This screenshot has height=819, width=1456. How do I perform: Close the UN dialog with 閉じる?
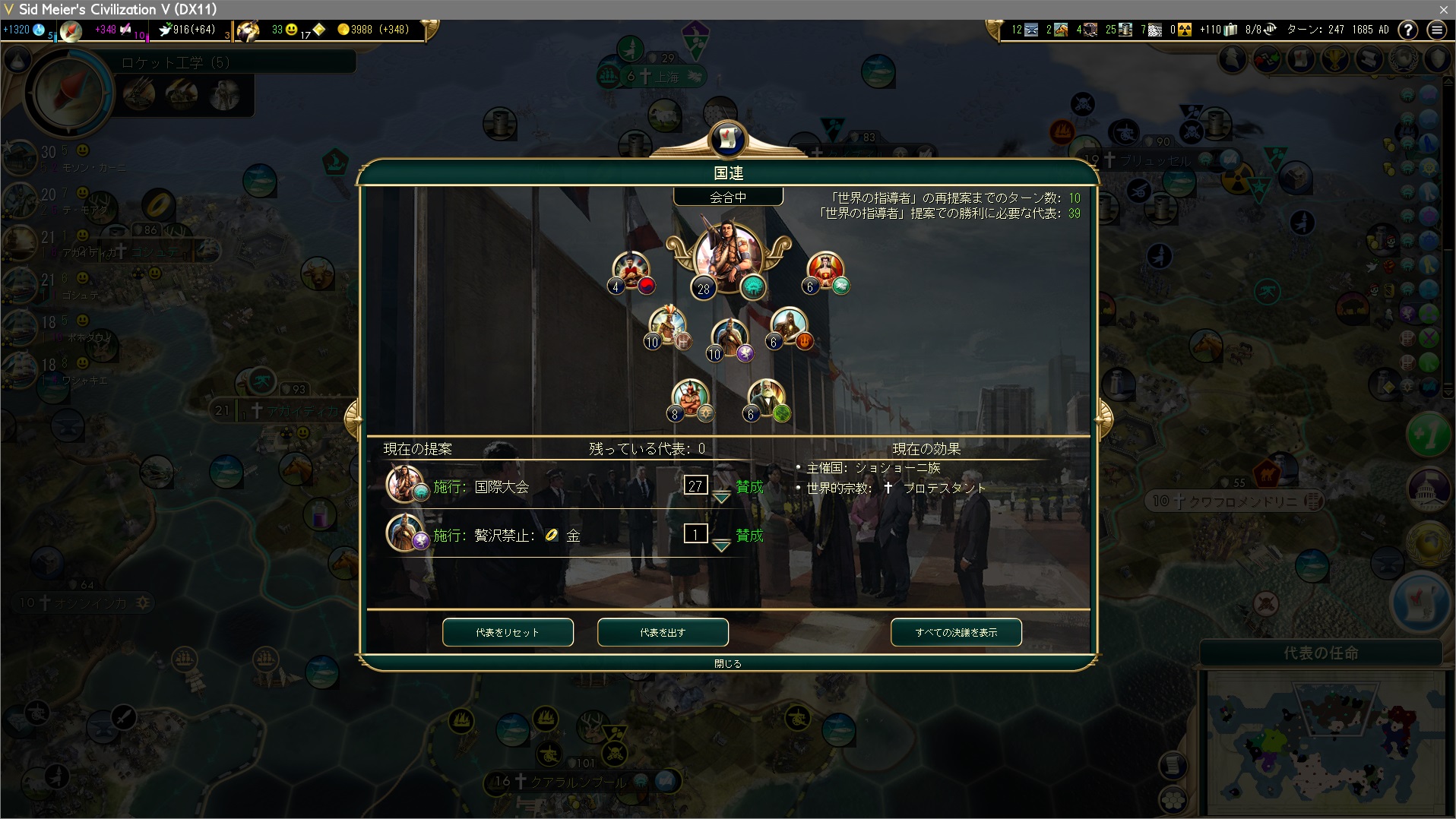click(x=727, y=663)
